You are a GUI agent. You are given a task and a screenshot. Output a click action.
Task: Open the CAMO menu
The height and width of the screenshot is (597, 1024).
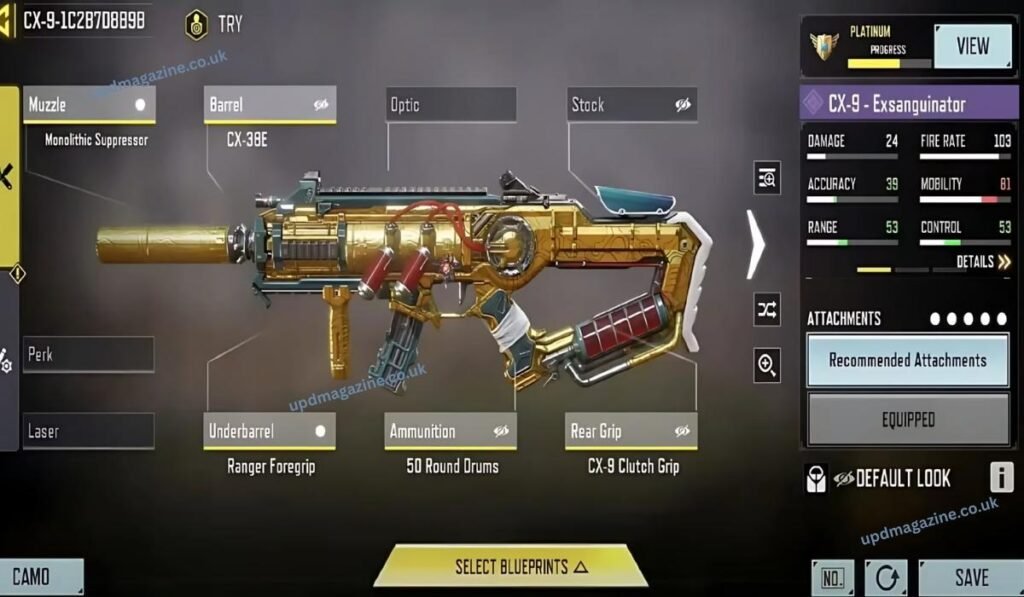40,577
